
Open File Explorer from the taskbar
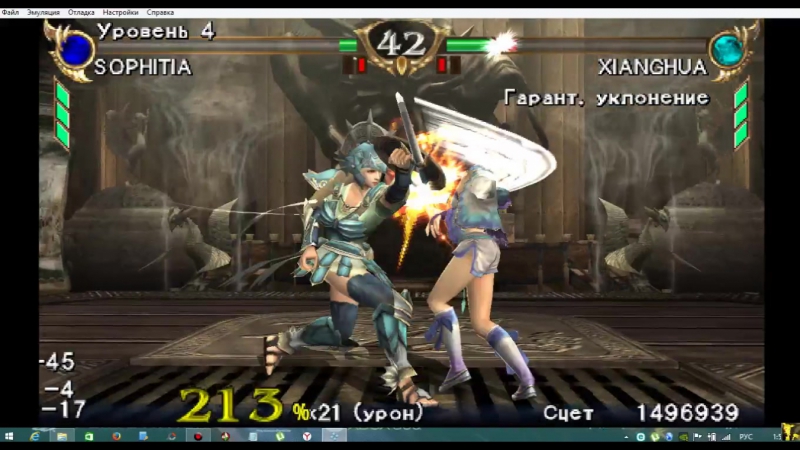pos(62,437)
